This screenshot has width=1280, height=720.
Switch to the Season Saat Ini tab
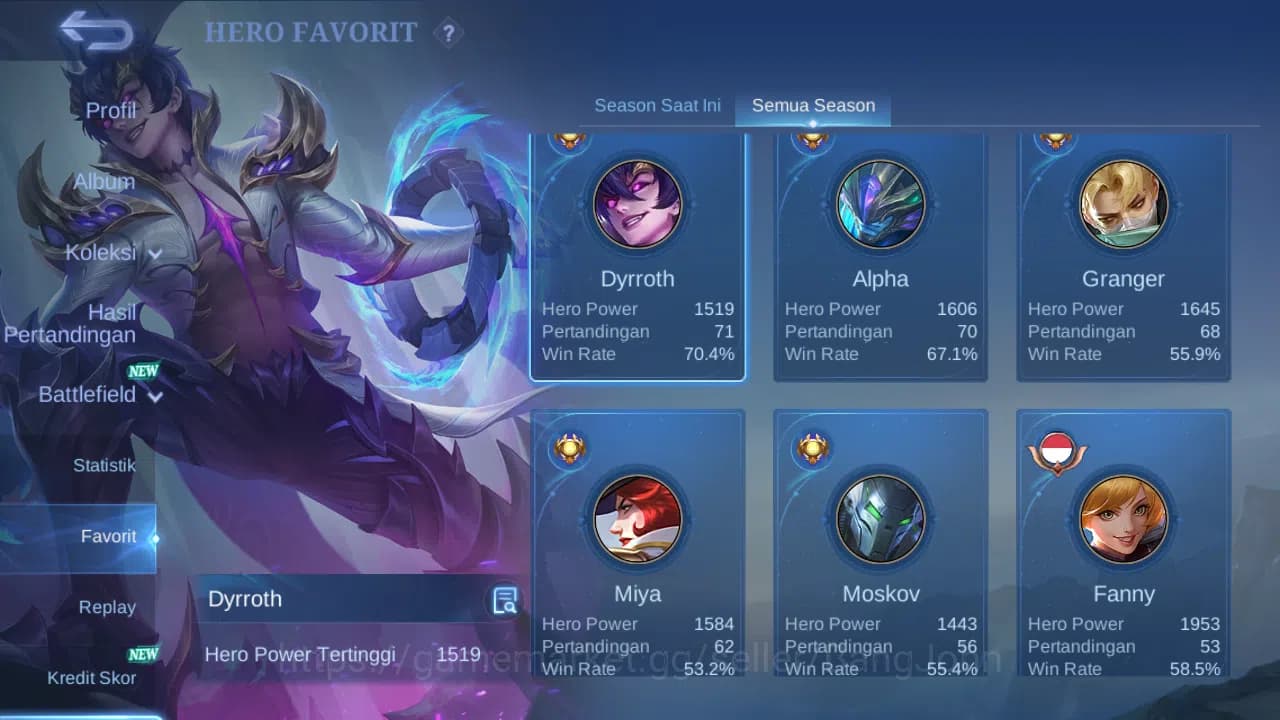[x=657, y=104]
